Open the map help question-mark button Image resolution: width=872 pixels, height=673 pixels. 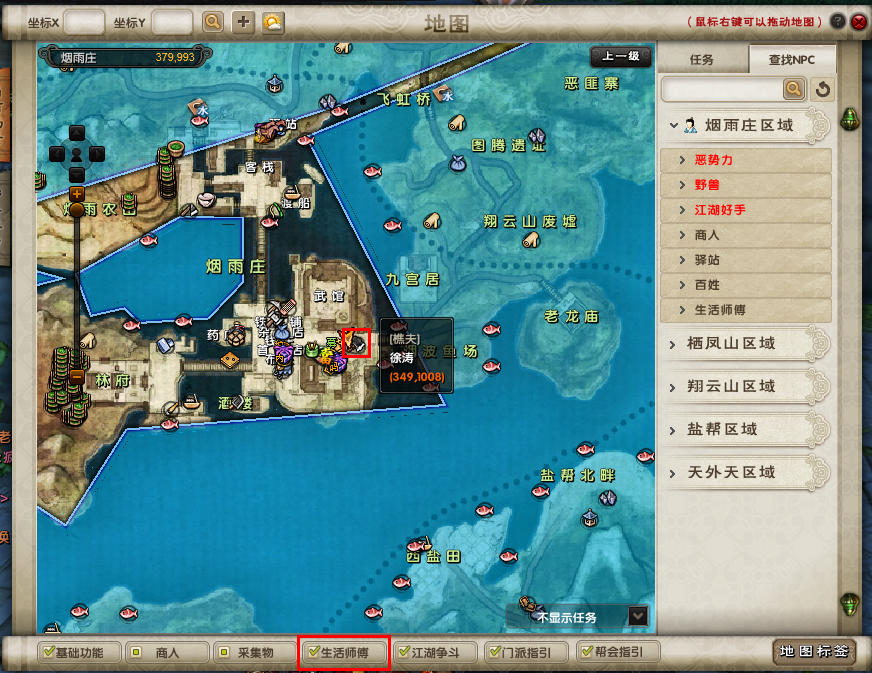837,21
